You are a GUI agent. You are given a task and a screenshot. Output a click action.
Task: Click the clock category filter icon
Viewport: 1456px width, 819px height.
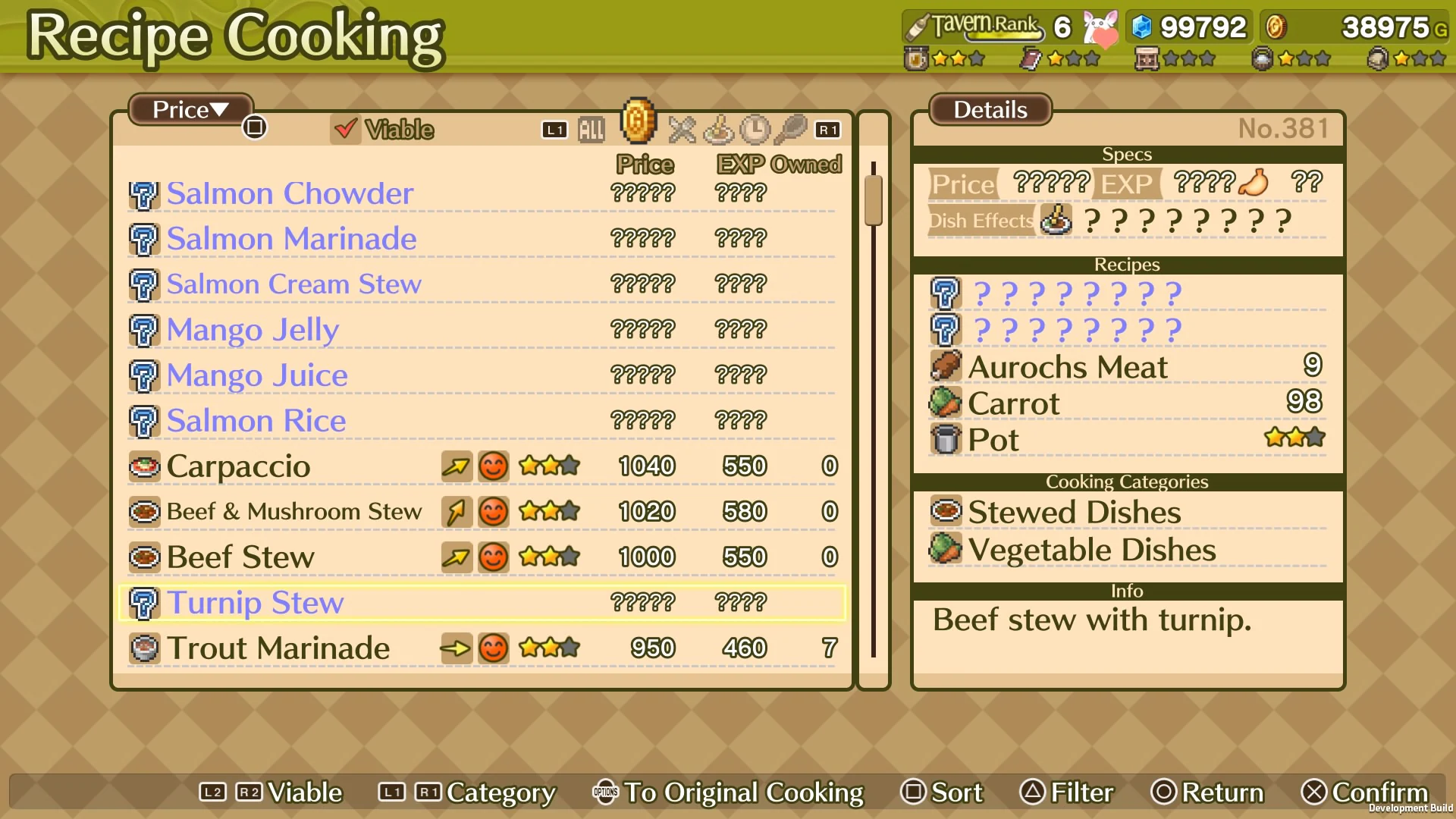click(x=755, y=130)
